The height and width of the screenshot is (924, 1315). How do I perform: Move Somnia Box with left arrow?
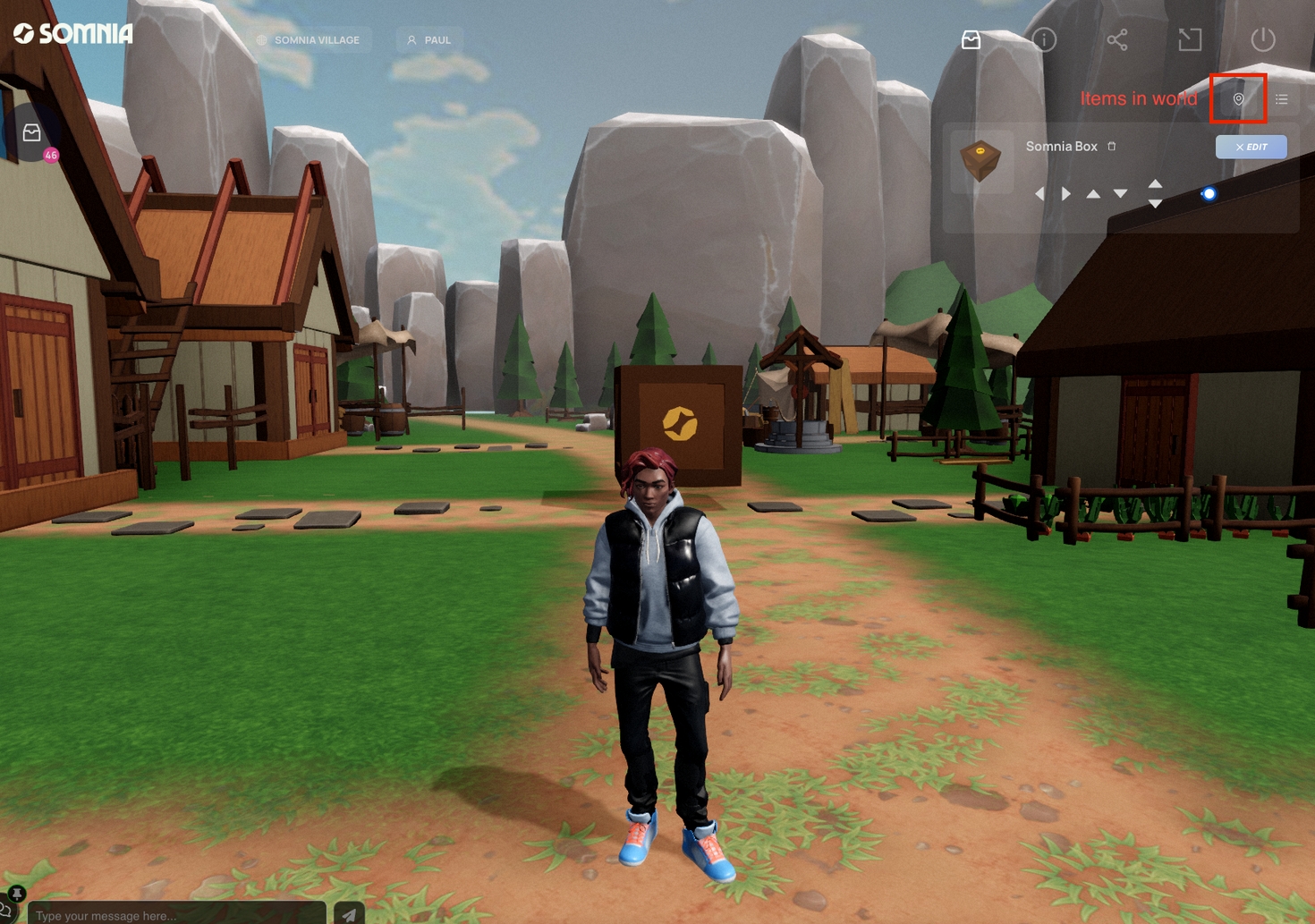point(1039,193)
